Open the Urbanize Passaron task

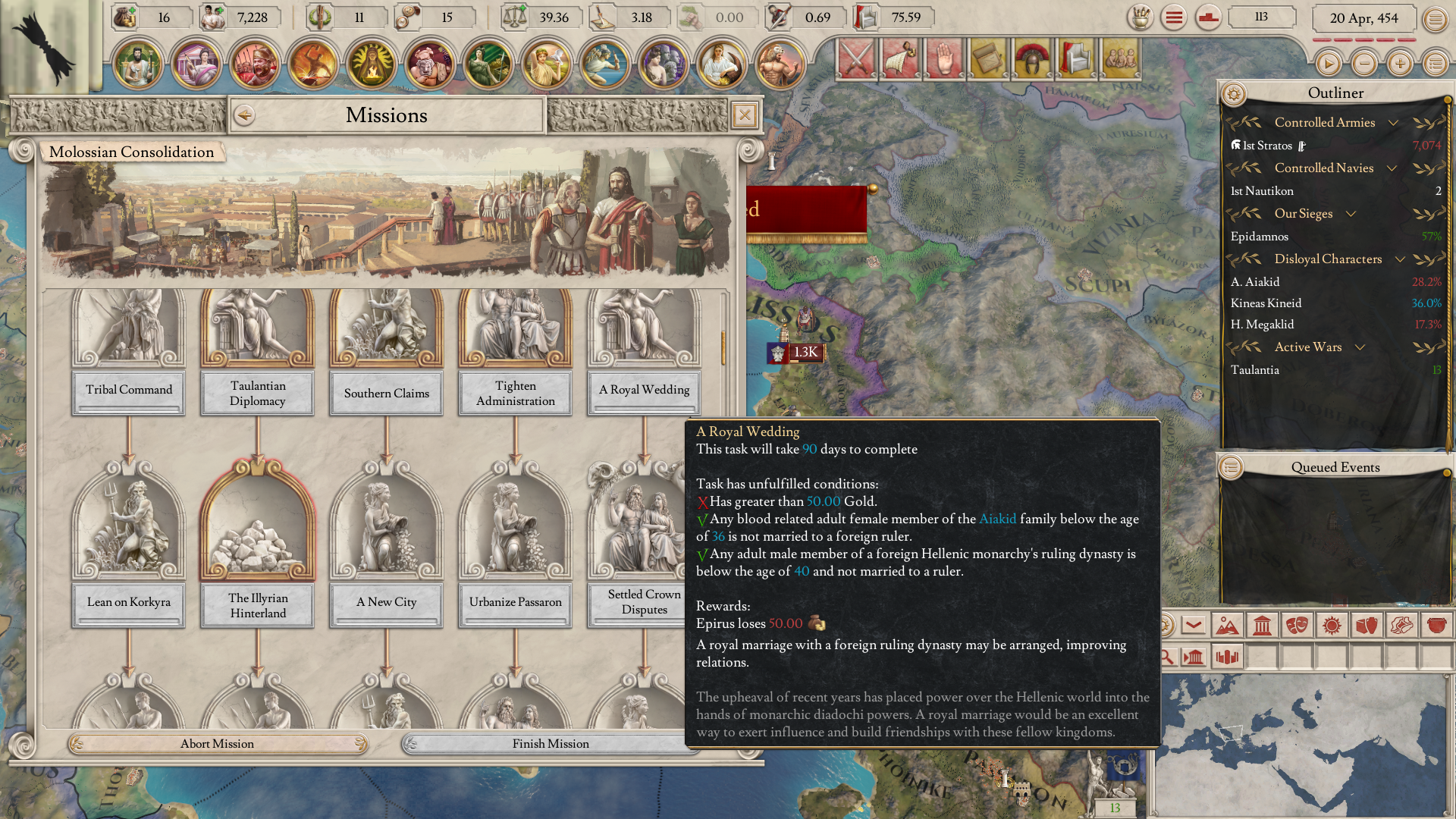(516, 602)
